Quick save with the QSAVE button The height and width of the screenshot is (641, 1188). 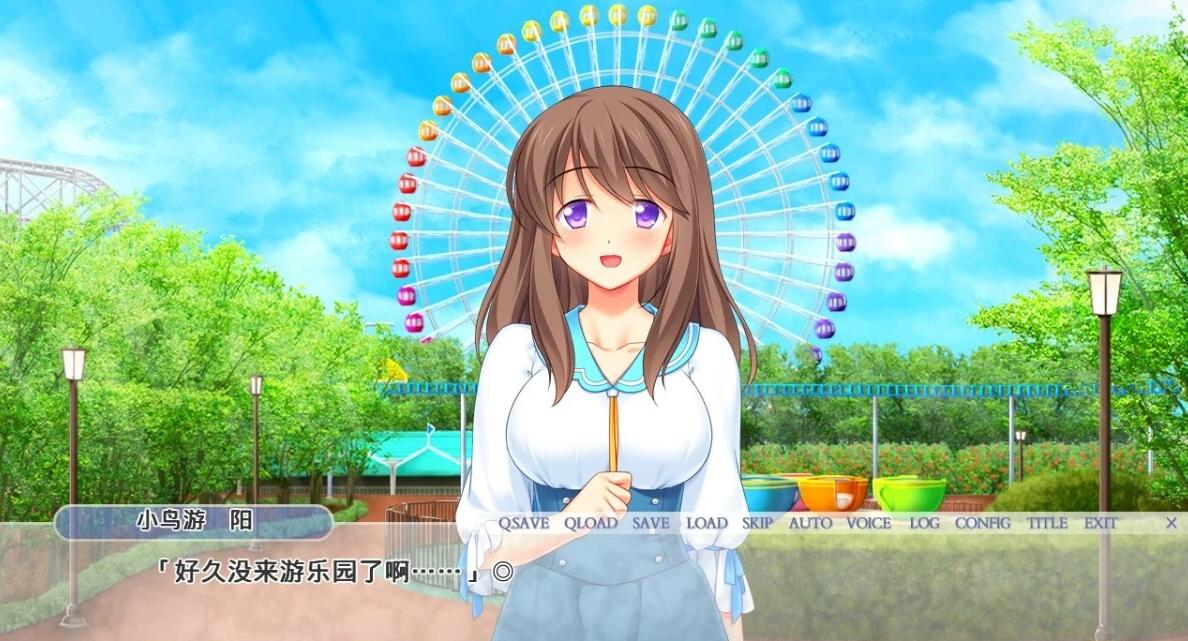tap(524, 523)
